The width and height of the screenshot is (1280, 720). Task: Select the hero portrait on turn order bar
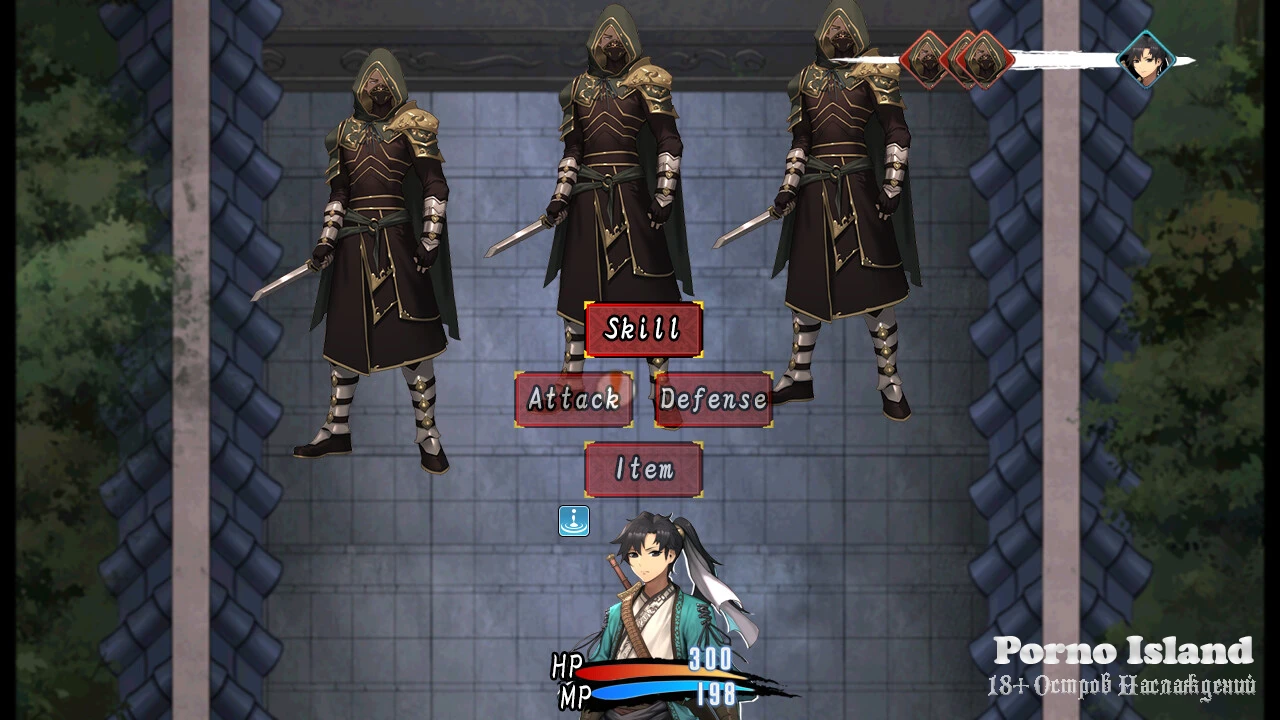pyautogui.click(x=1144, y=59)
